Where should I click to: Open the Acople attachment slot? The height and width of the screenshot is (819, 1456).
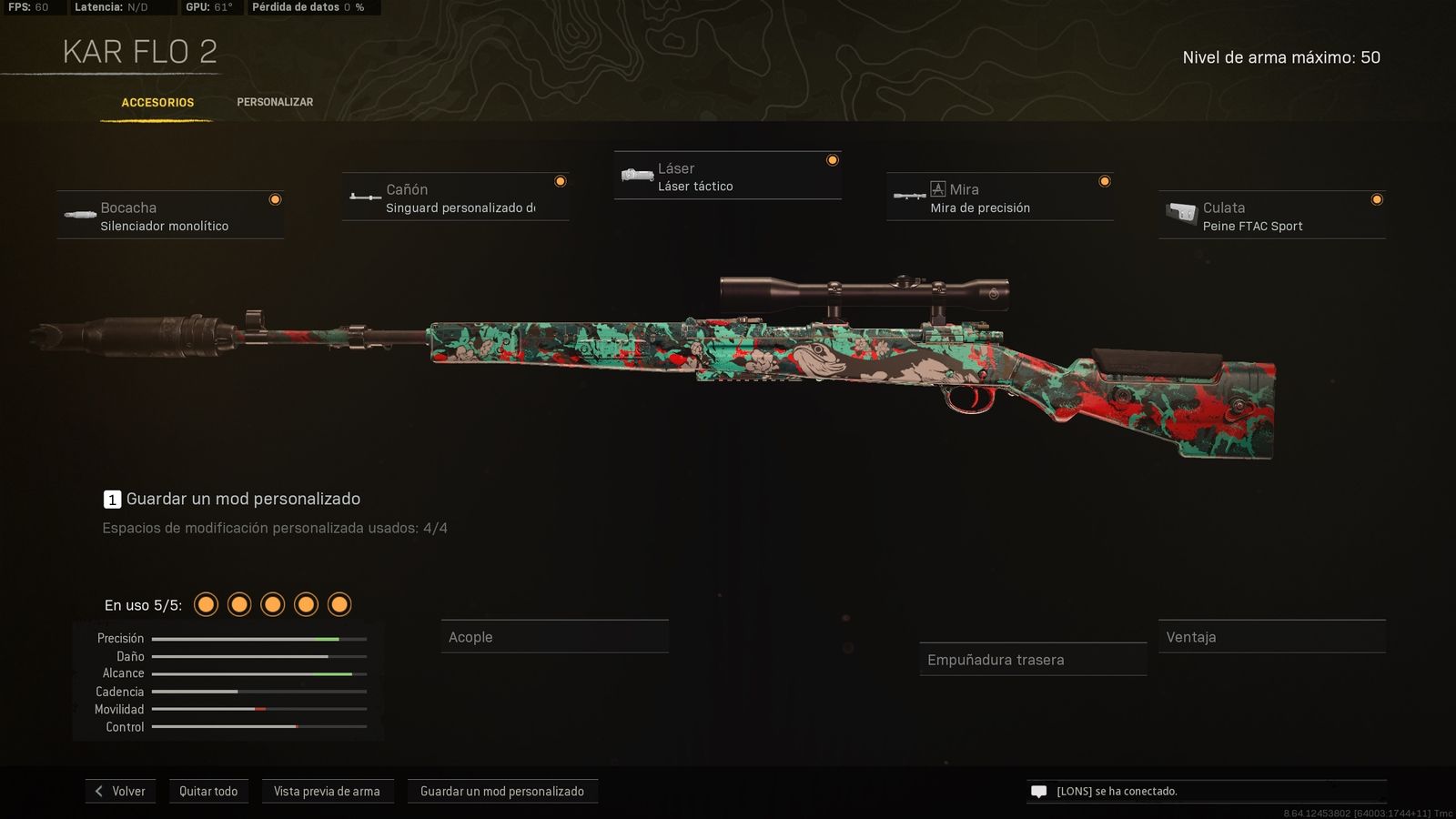pos(555,636)
